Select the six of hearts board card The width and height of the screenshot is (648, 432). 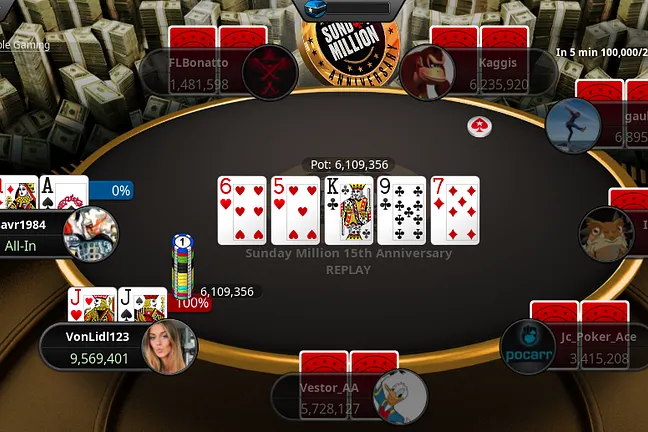click(242, 210)
